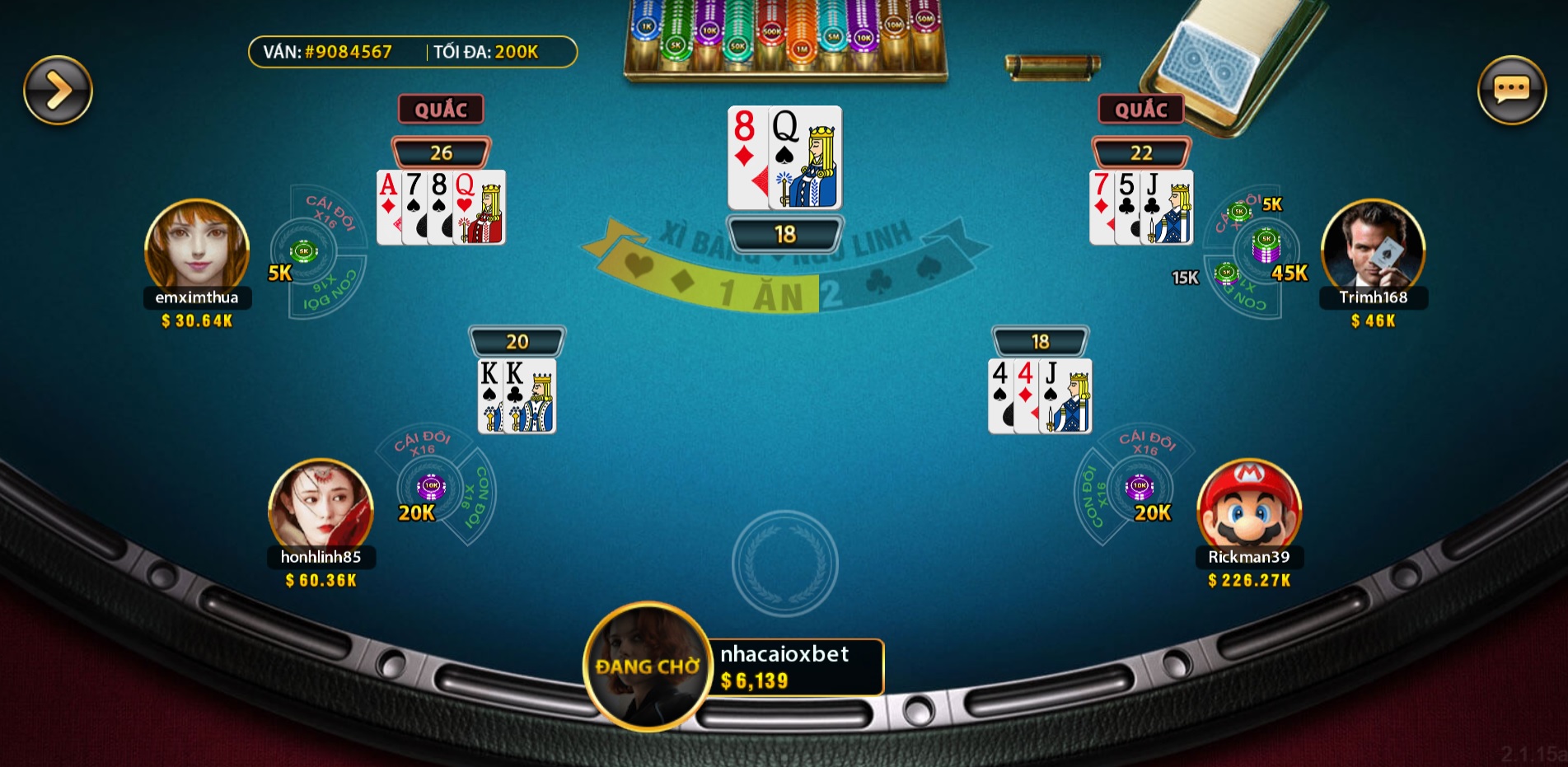Click the empty laurel betting circle
The width and height of the screenshot is (1568, 767).
pos(784,564)
